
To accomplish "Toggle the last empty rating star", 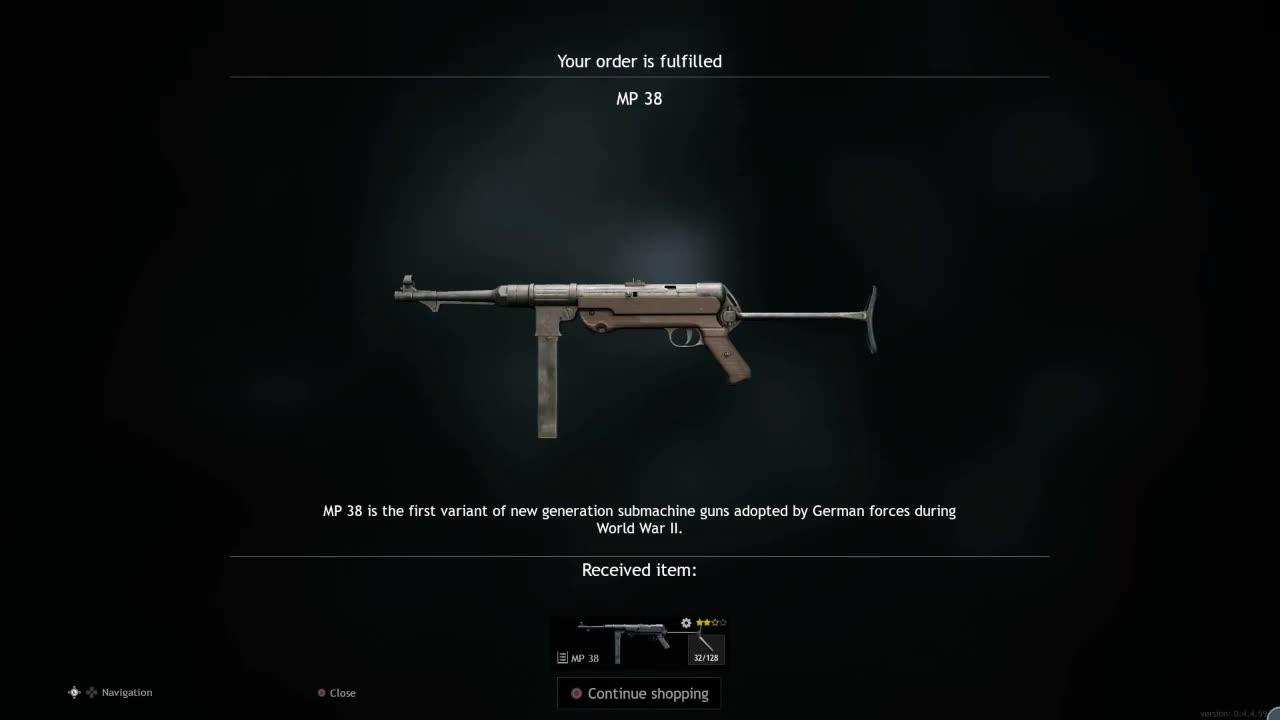I will tap(723, 622).
